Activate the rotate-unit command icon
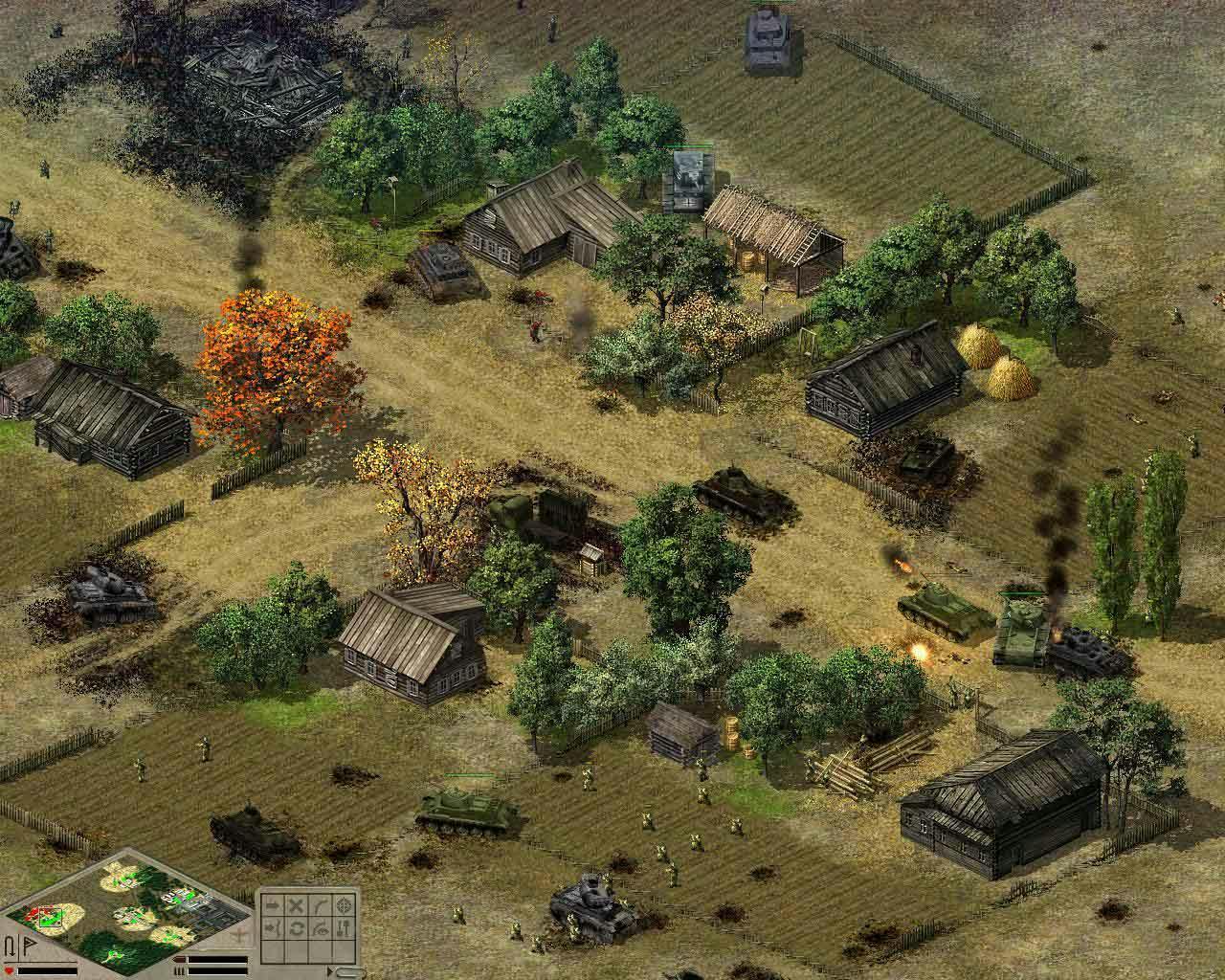 [x=295, y=928]
